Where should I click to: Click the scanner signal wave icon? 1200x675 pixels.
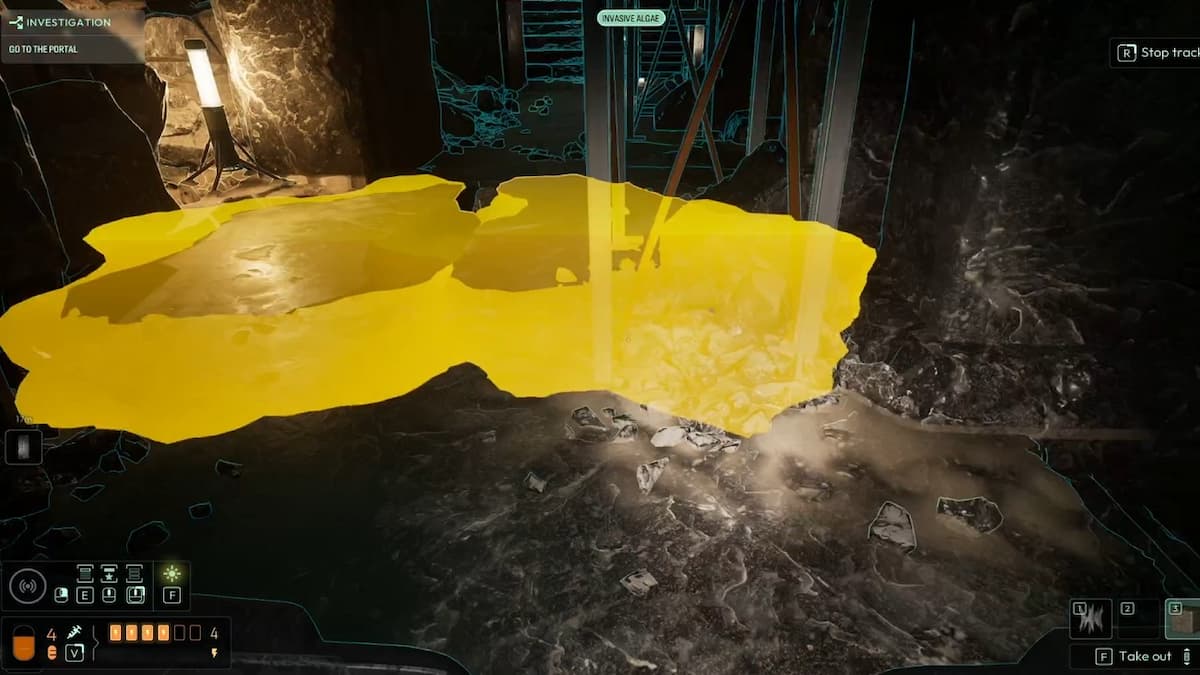[x=27, y=586]
